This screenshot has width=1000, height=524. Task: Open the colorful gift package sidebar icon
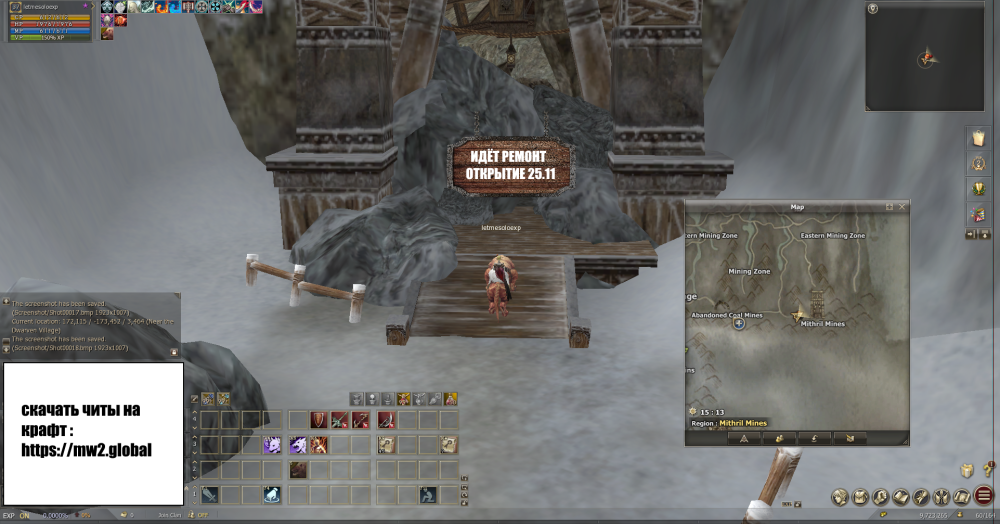977,214
